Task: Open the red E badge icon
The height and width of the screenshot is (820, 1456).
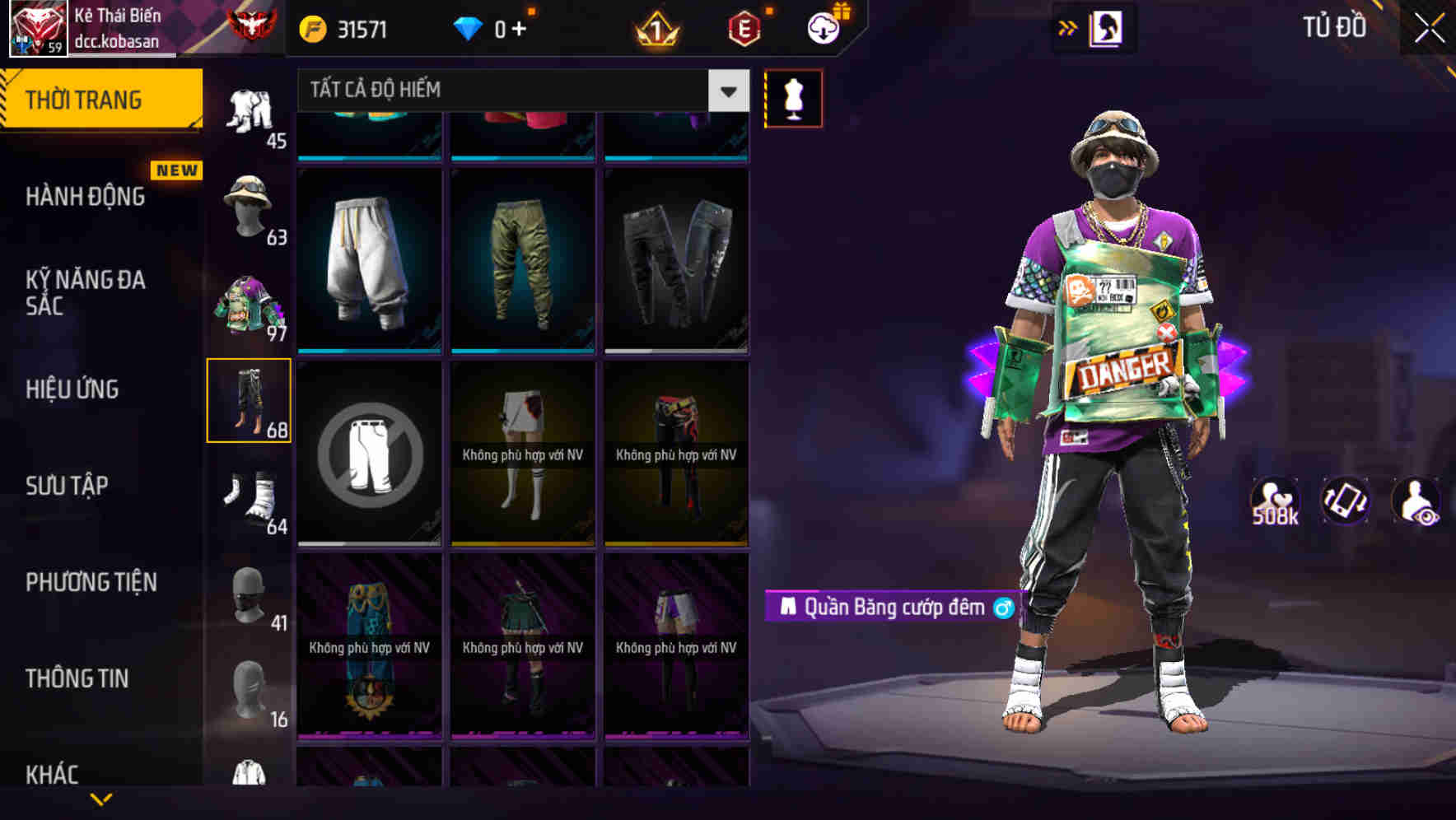Action: 744,27
